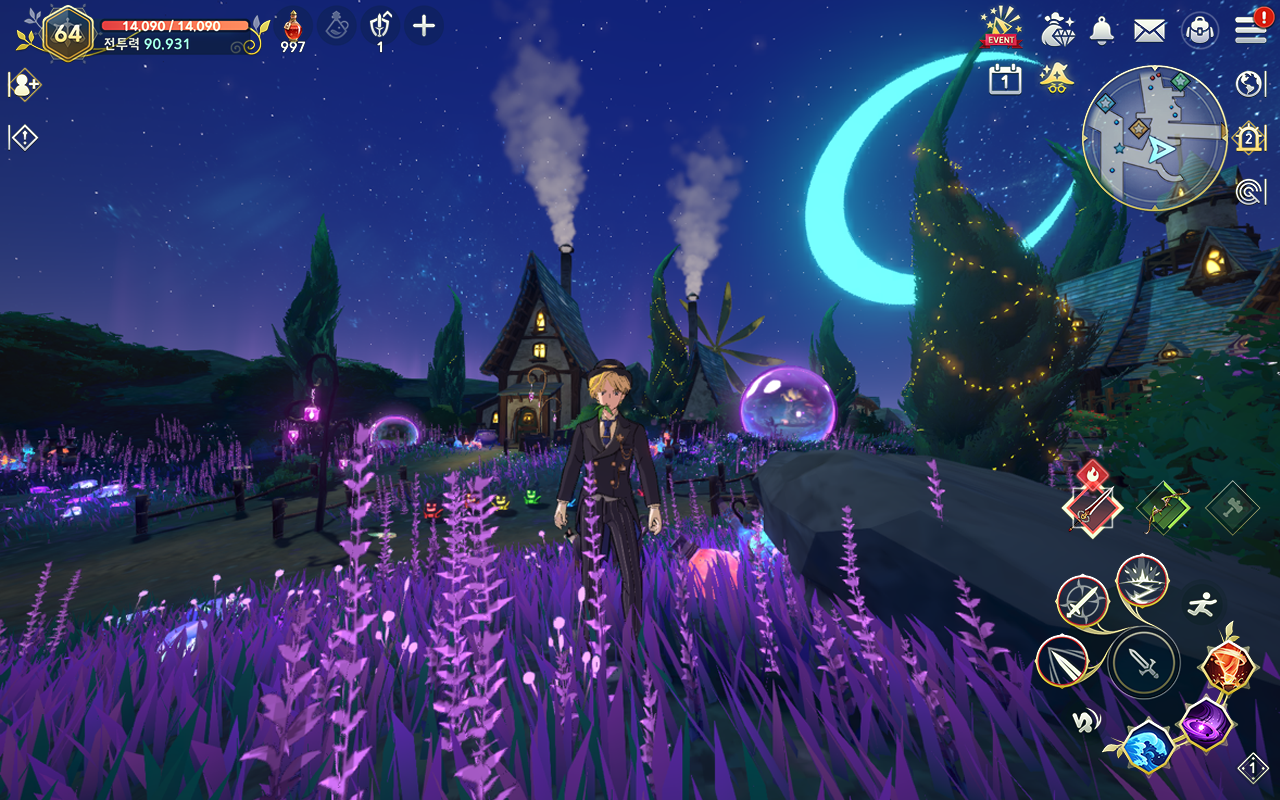Switch to the hammer weapon slot
This screenshot has height=800, width=1280.
click(1231, 508)
